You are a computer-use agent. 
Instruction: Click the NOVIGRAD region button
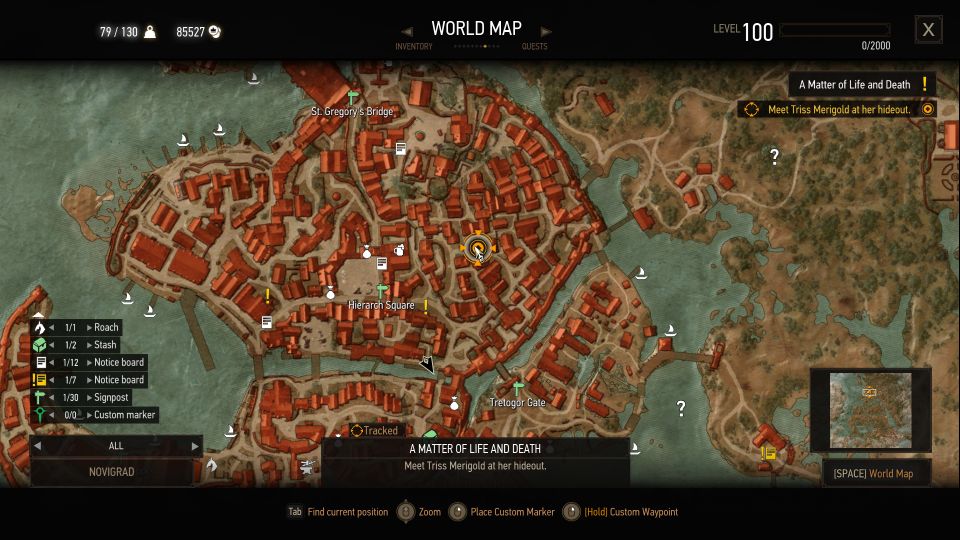(x=112, y=472)
